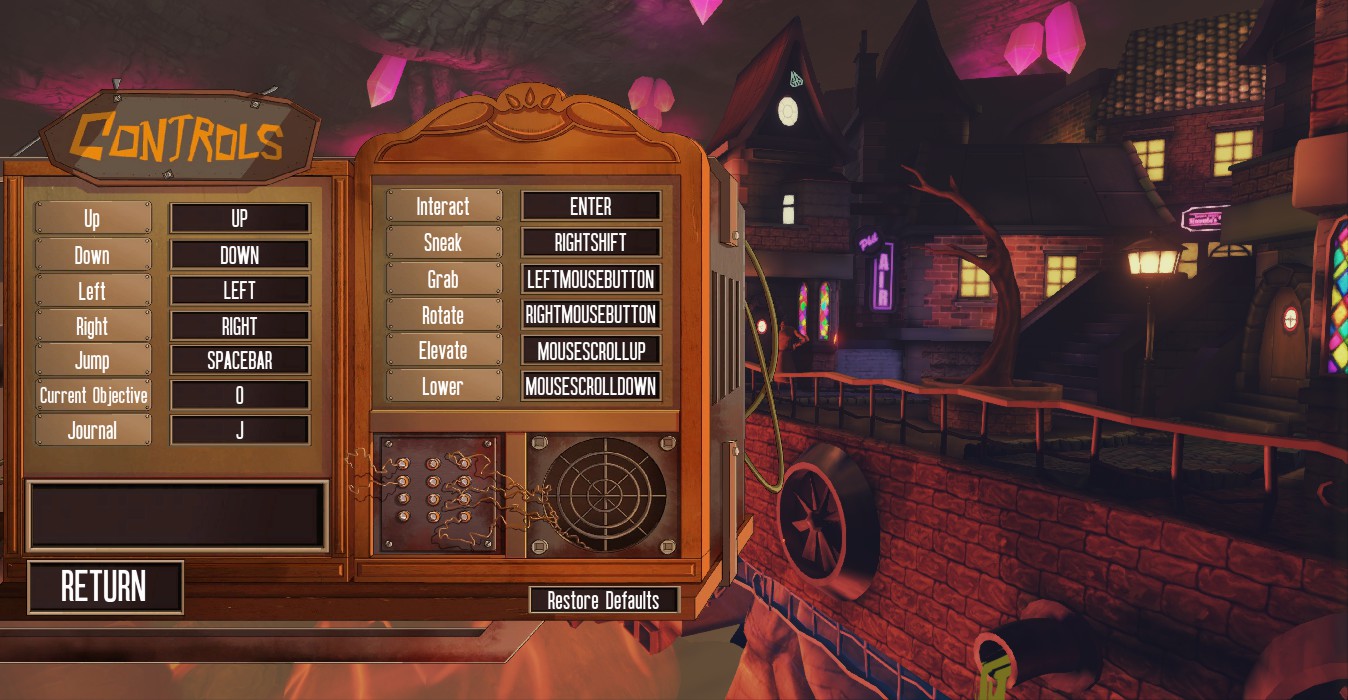The image size is (1348, 700).
Task: Change the Down key binding
Action: click(x=240, y=255)
